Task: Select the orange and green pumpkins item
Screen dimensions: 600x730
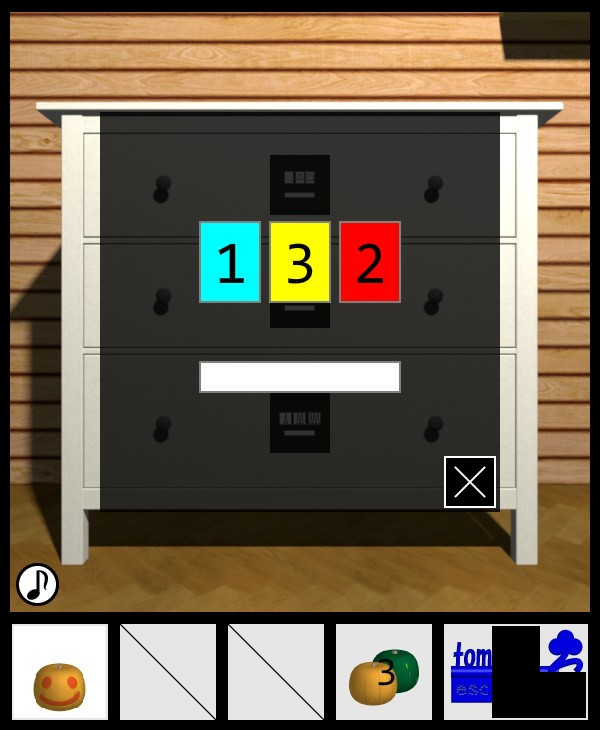Action: tap(384, 672)
